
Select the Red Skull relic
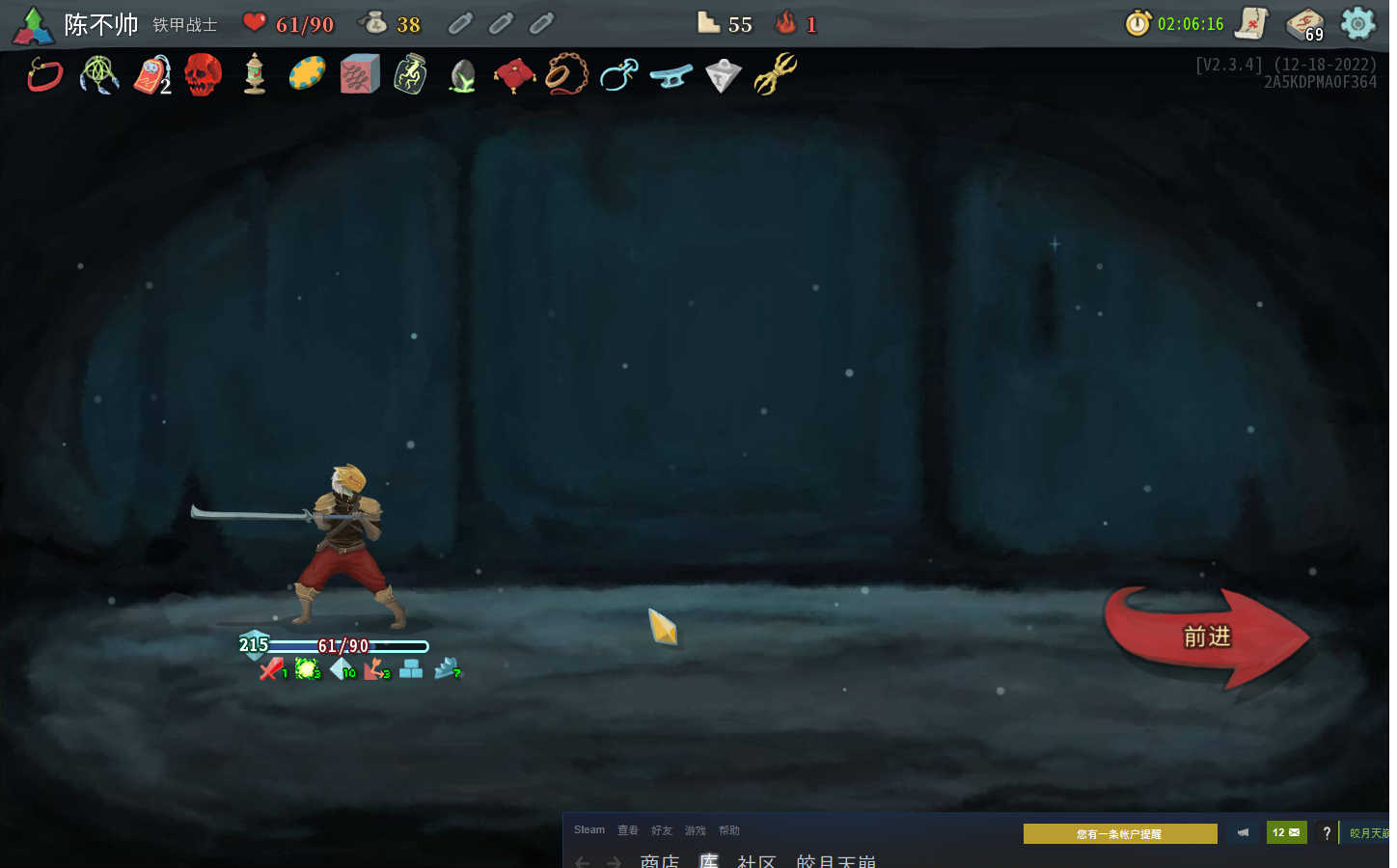(203, 74)
